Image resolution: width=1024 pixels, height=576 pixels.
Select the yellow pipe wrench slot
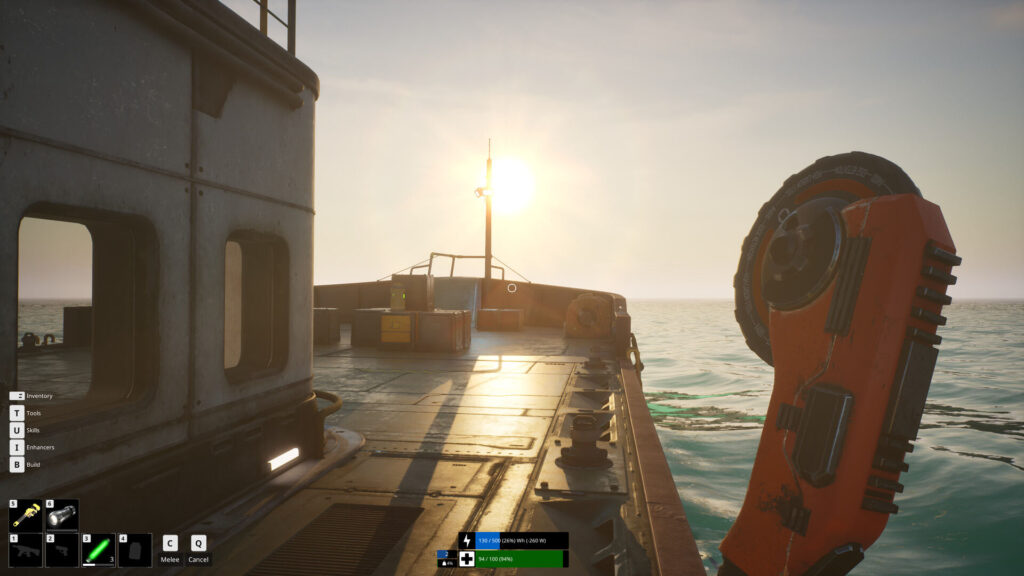(25, 516)
